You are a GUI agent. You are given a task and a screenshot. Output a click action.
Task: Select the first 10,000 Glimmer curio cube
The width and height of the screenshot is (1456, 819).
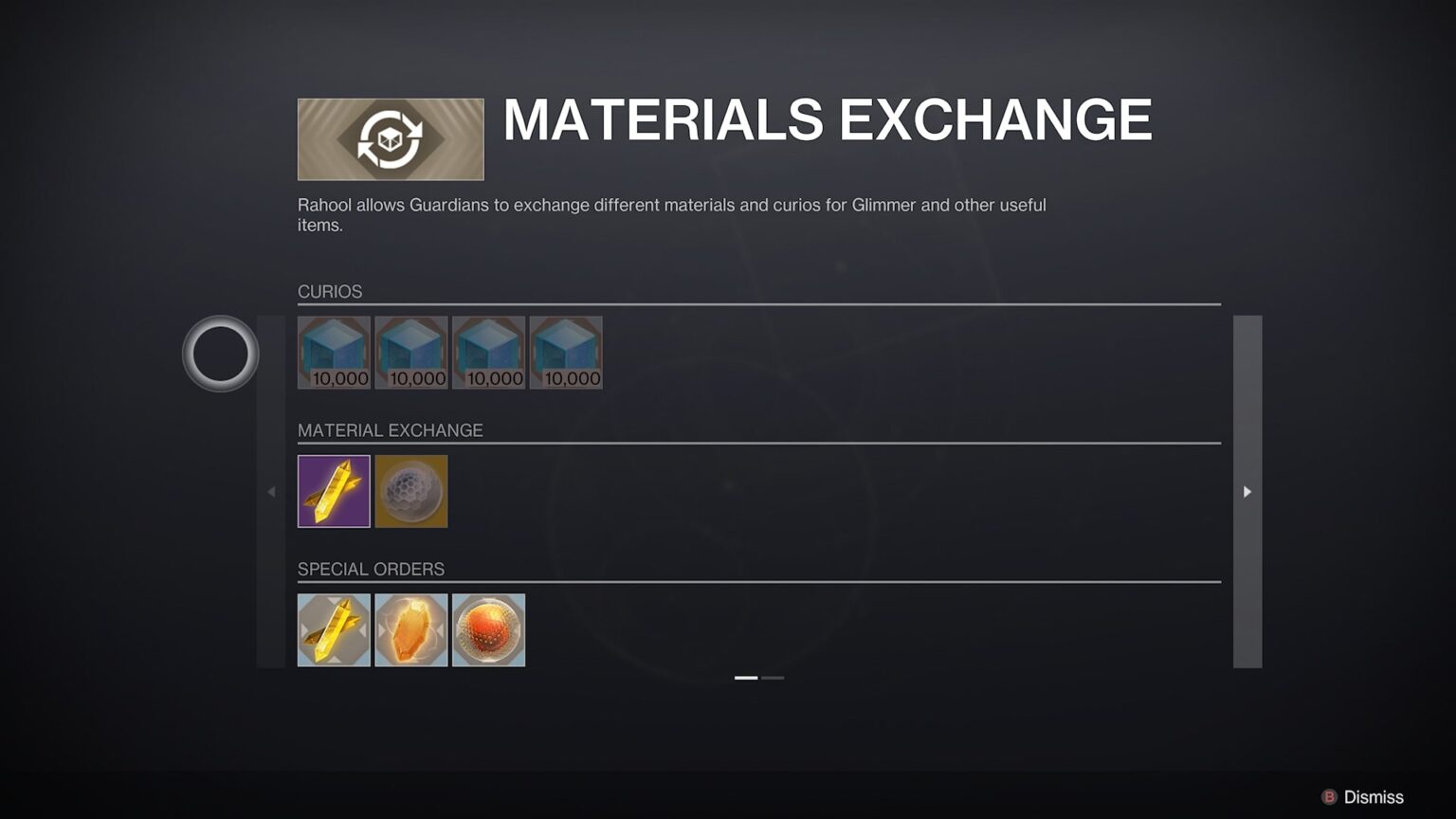click(334, 352)
